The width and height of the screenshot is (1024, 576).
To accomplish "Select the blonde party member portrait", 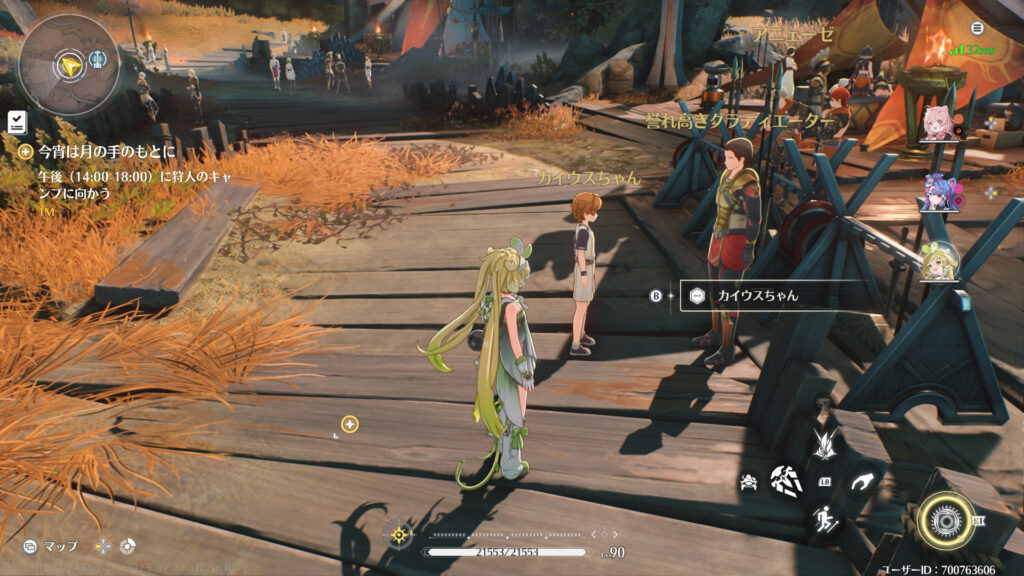I will (x=939, y=261).
